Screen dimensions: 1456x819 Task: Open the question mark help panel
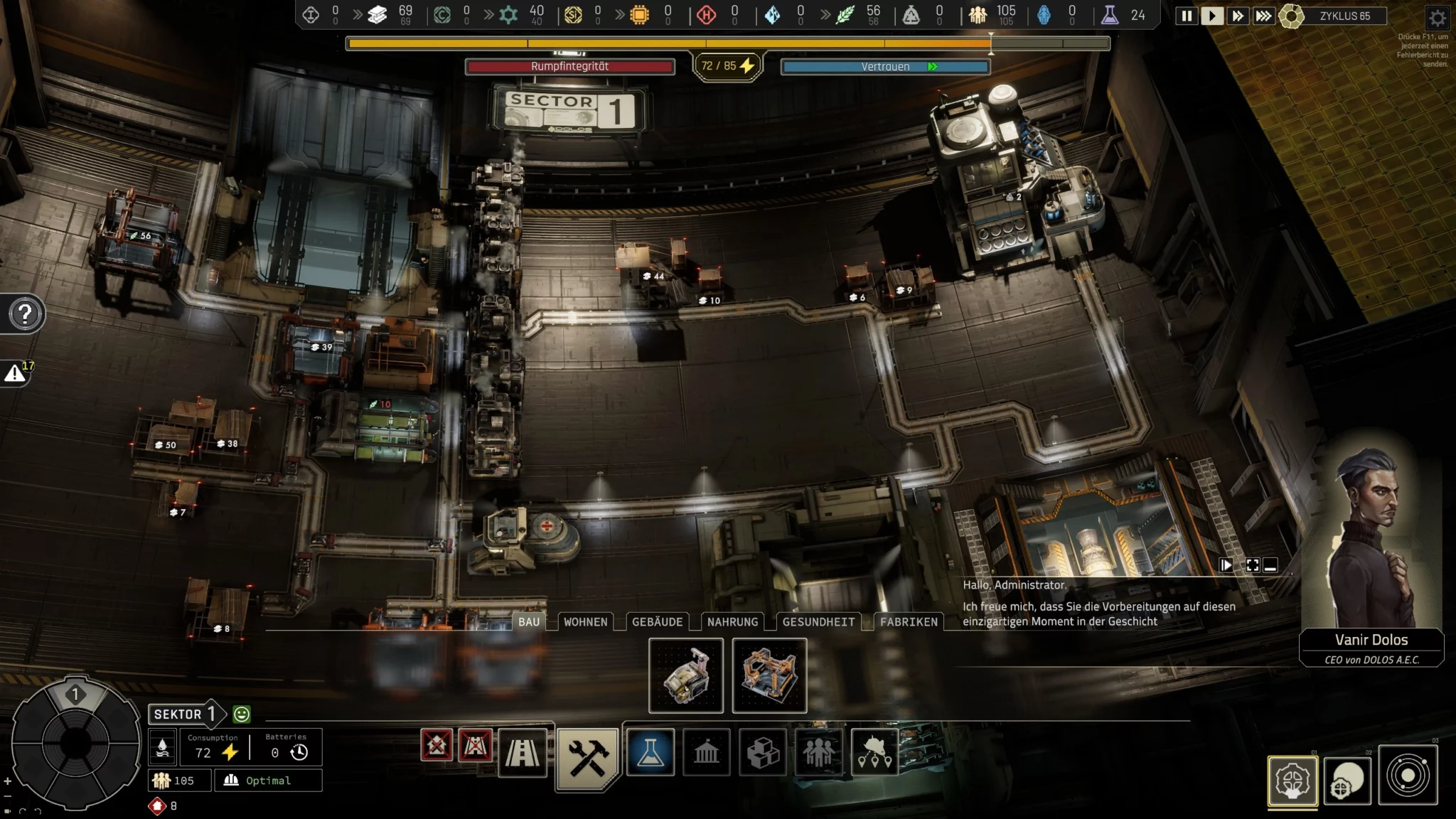pyautogui.click(x=25, y=314)
